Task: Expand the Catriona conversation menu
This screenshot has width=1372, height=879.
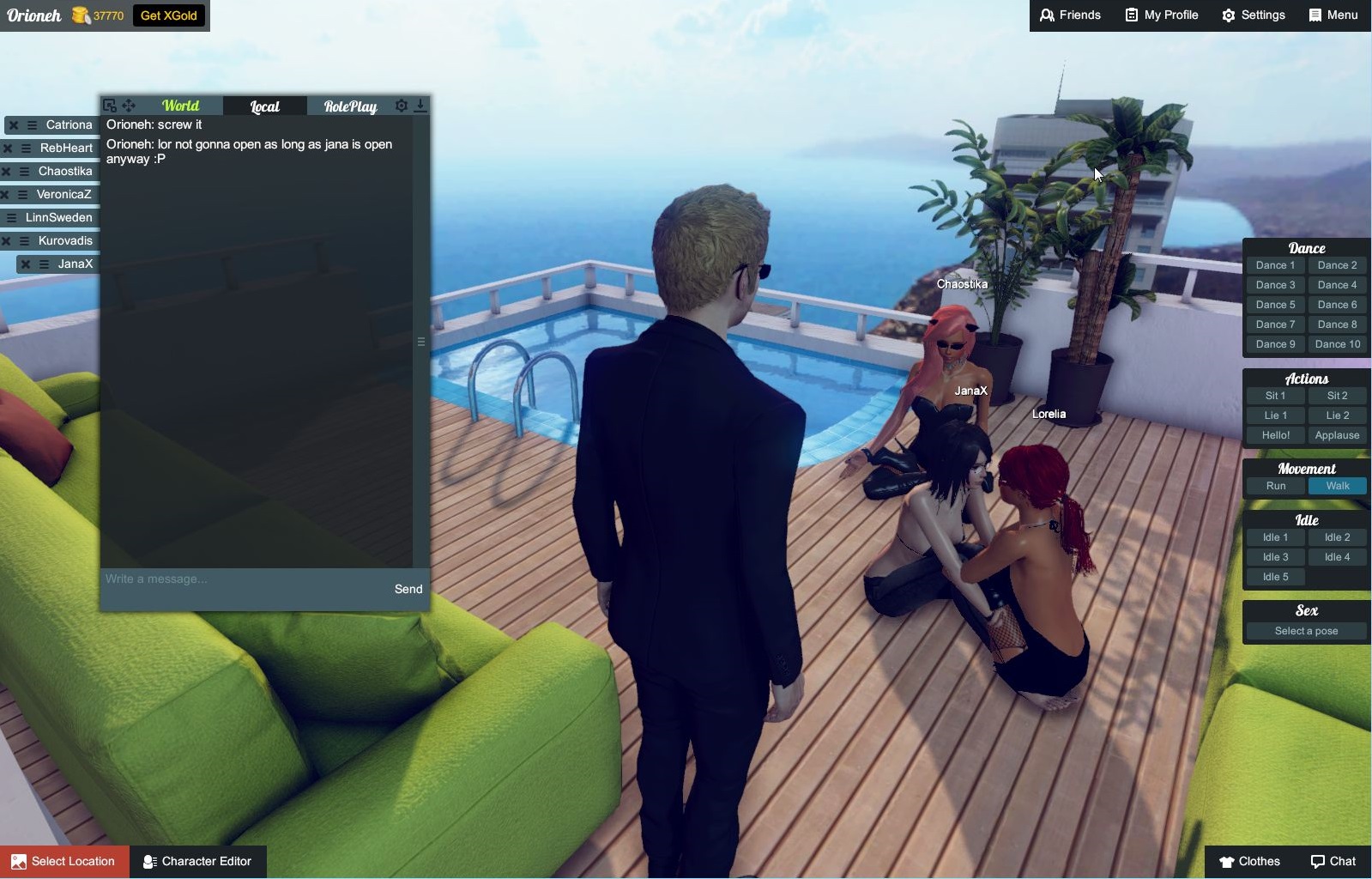Action: click(x=32, y=125)
